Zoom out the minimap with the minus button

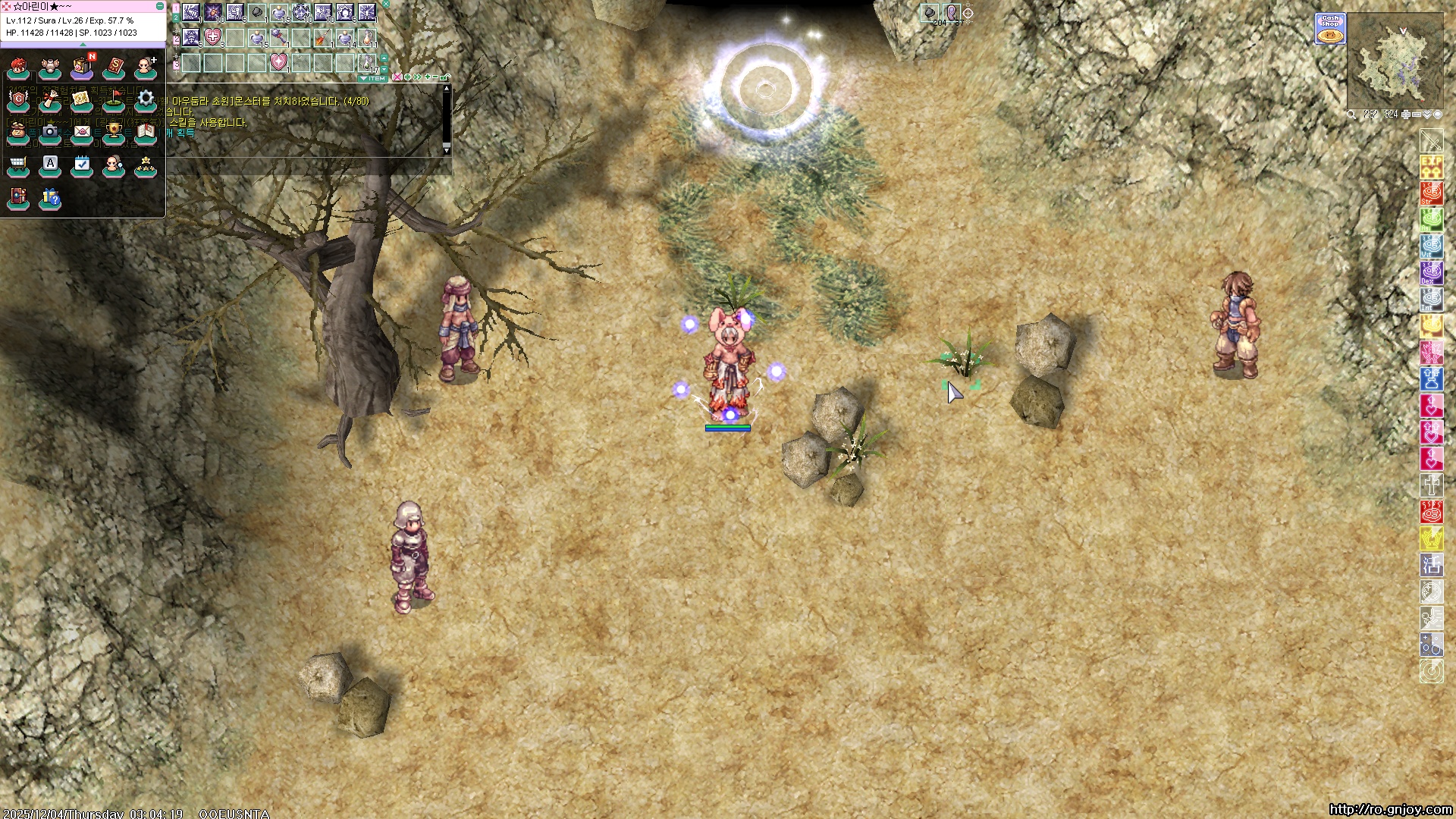pyautogui.click(x=1417, y=115)
